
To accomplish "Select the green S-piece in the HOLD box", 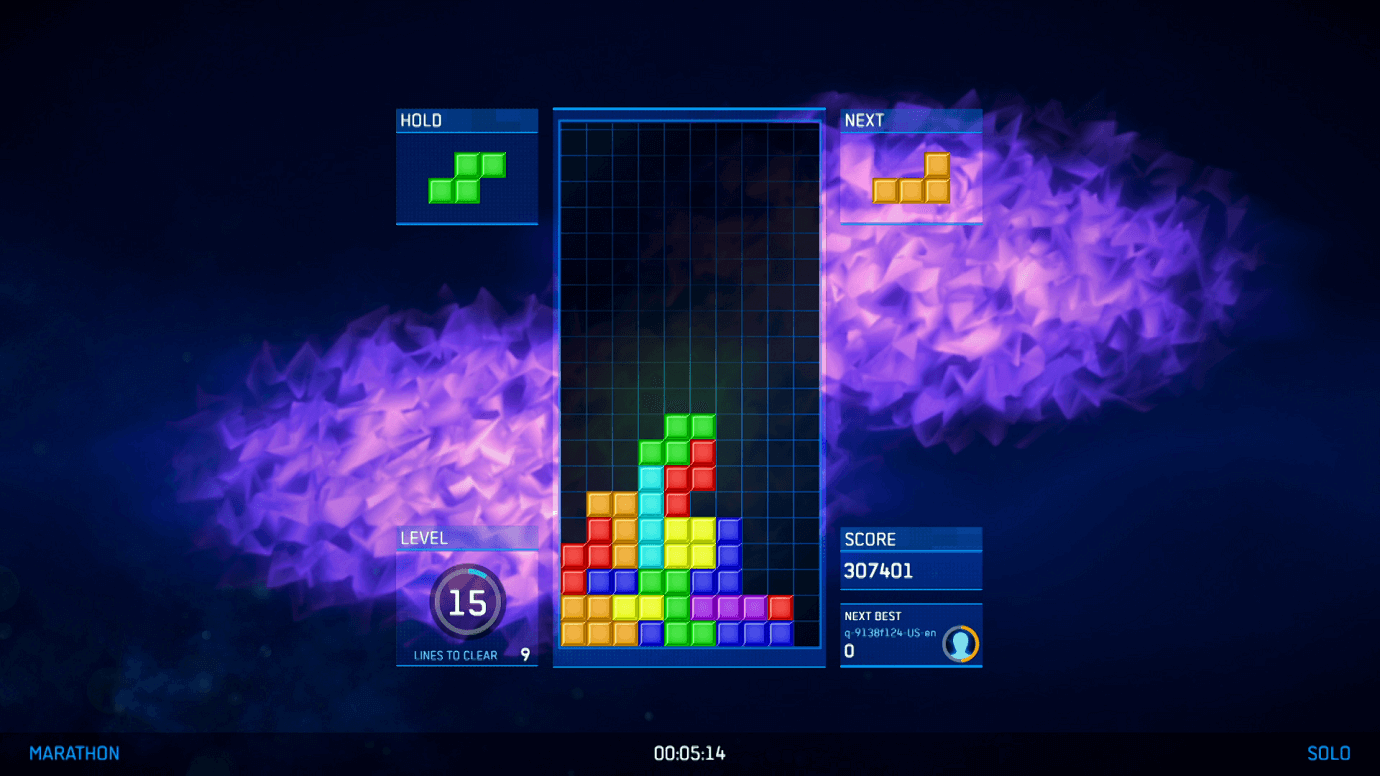I will 467,178.
